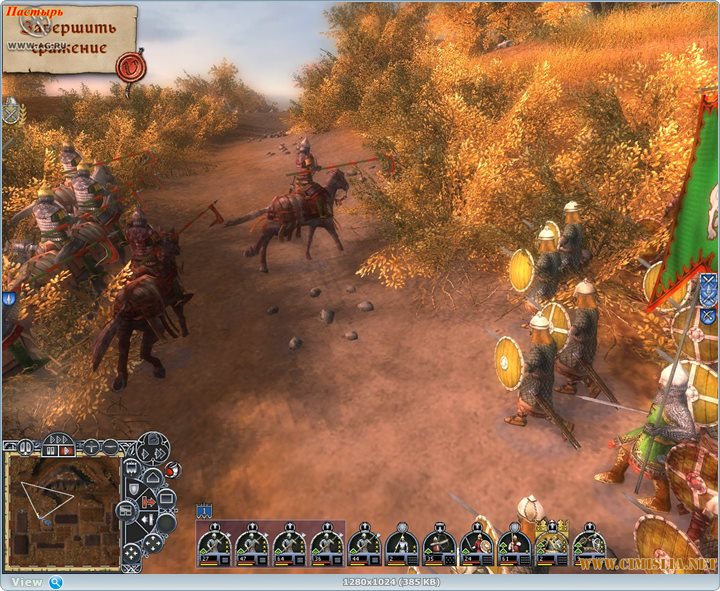This screenshot has width=720, height=591.
Task: Select the crowned commander unit card
Action: click(x=552, y=545)
